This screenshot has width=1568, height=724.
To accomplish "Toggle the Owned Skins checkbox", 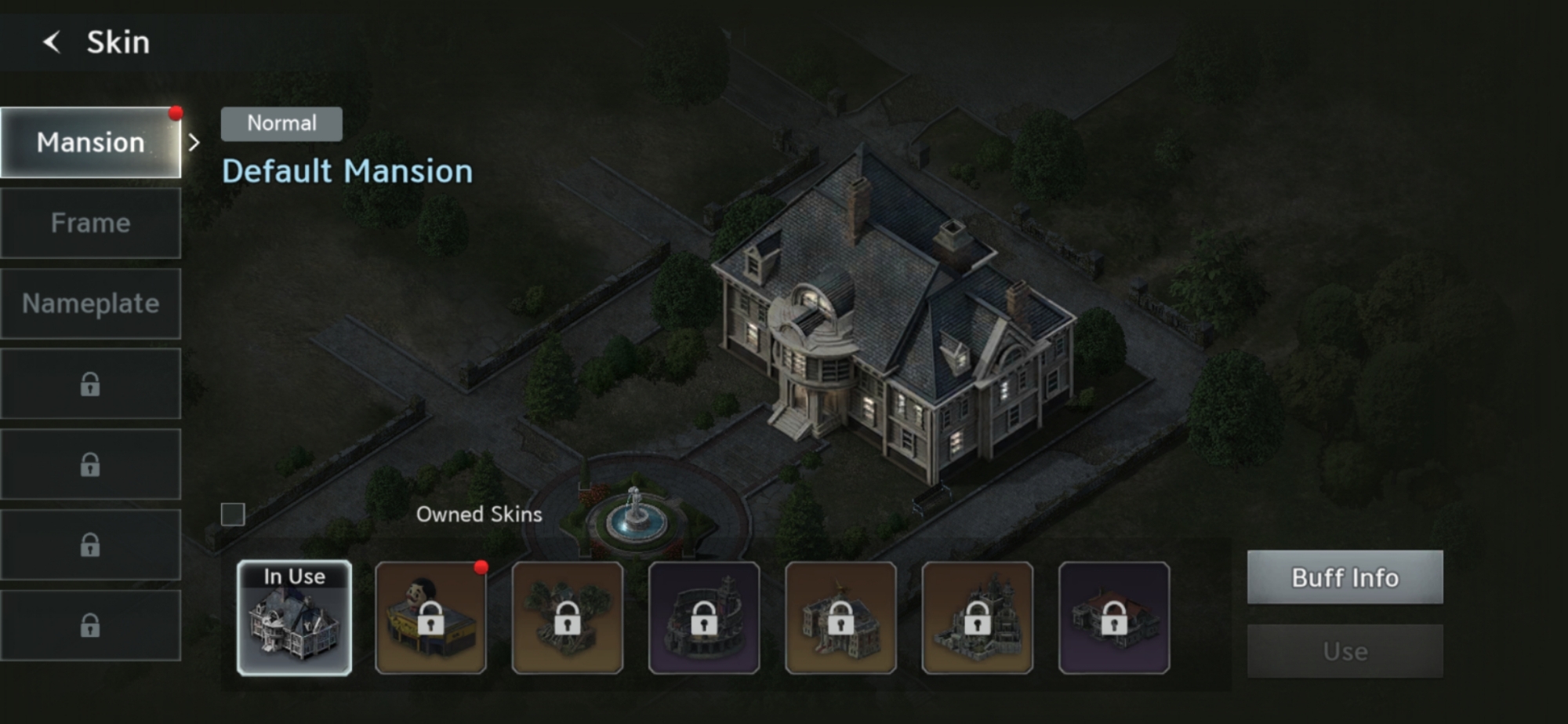I will 233,515.
